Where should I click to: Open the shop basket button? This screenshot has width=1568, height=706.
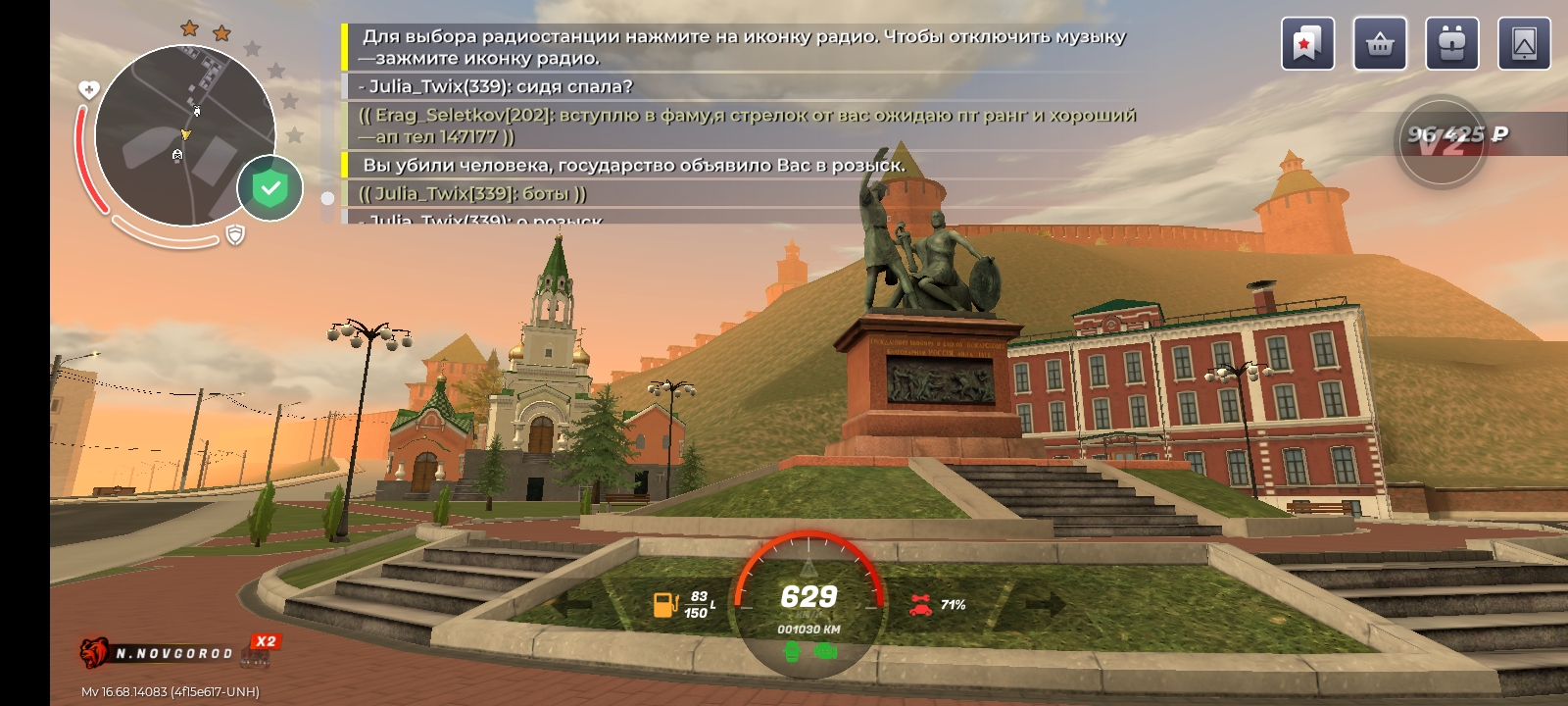click(1380, 44)
